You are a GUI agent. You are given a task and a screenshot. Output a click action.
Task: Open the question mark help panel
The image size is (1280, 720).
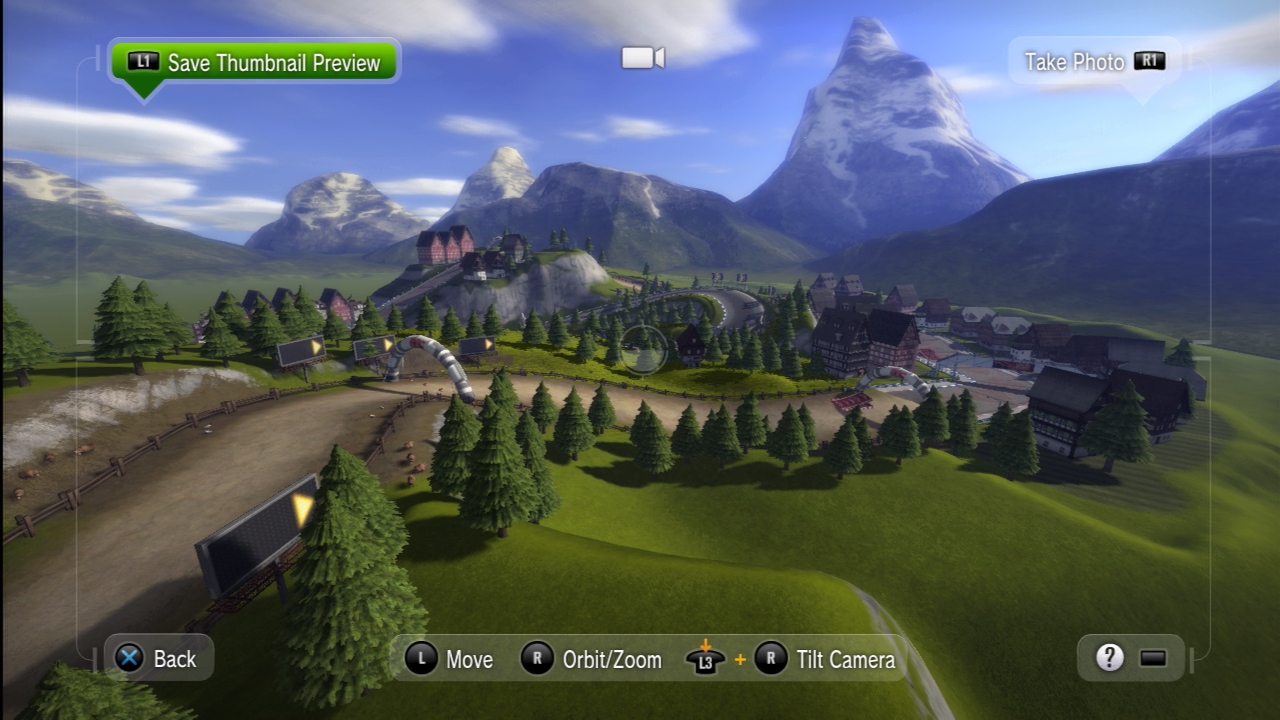pyautogui.click(x=1109, y=657)
